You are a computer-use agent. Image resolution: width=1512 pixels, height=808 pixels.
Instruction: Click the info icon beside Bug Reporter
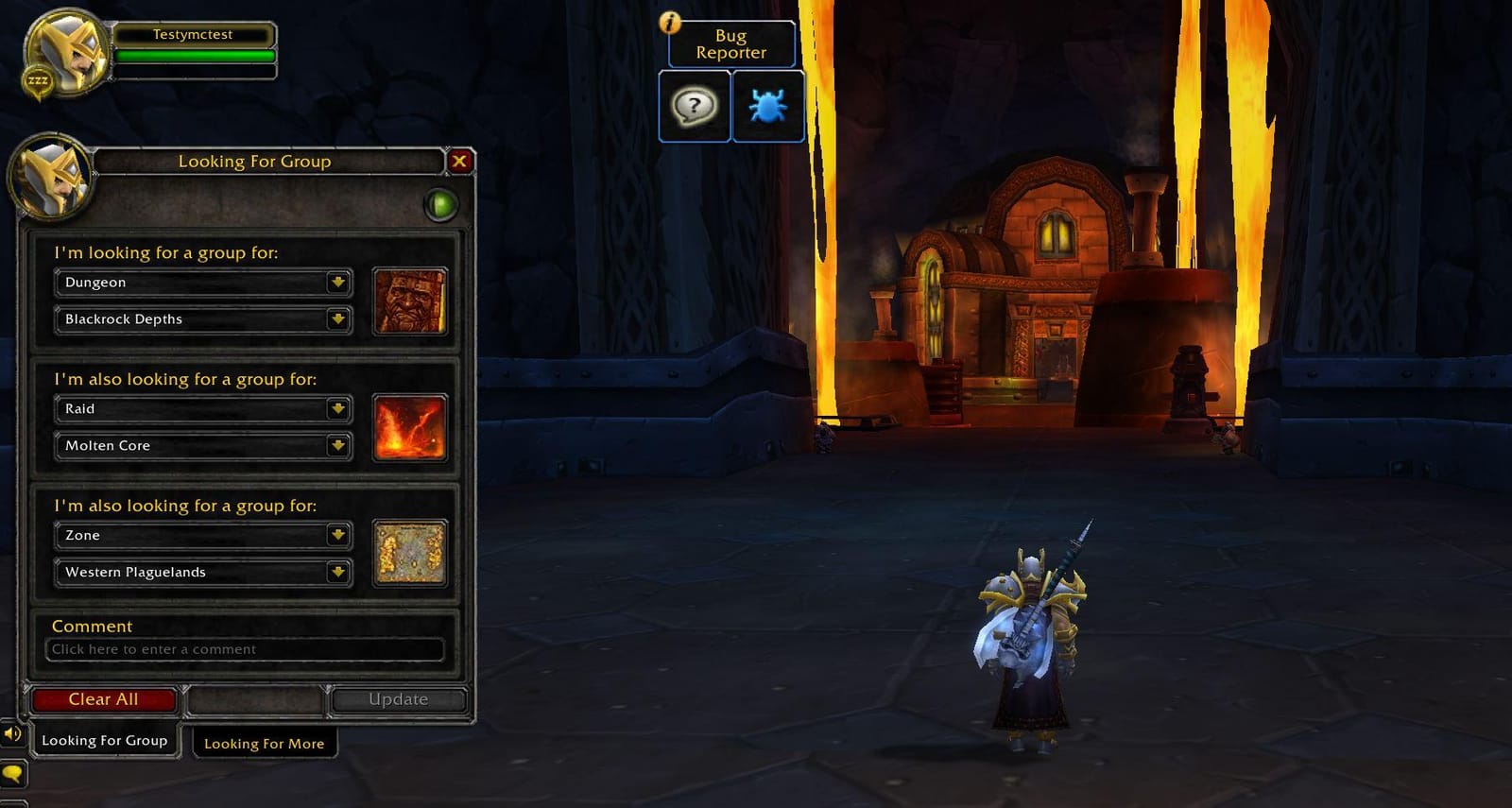pos(669,24)
